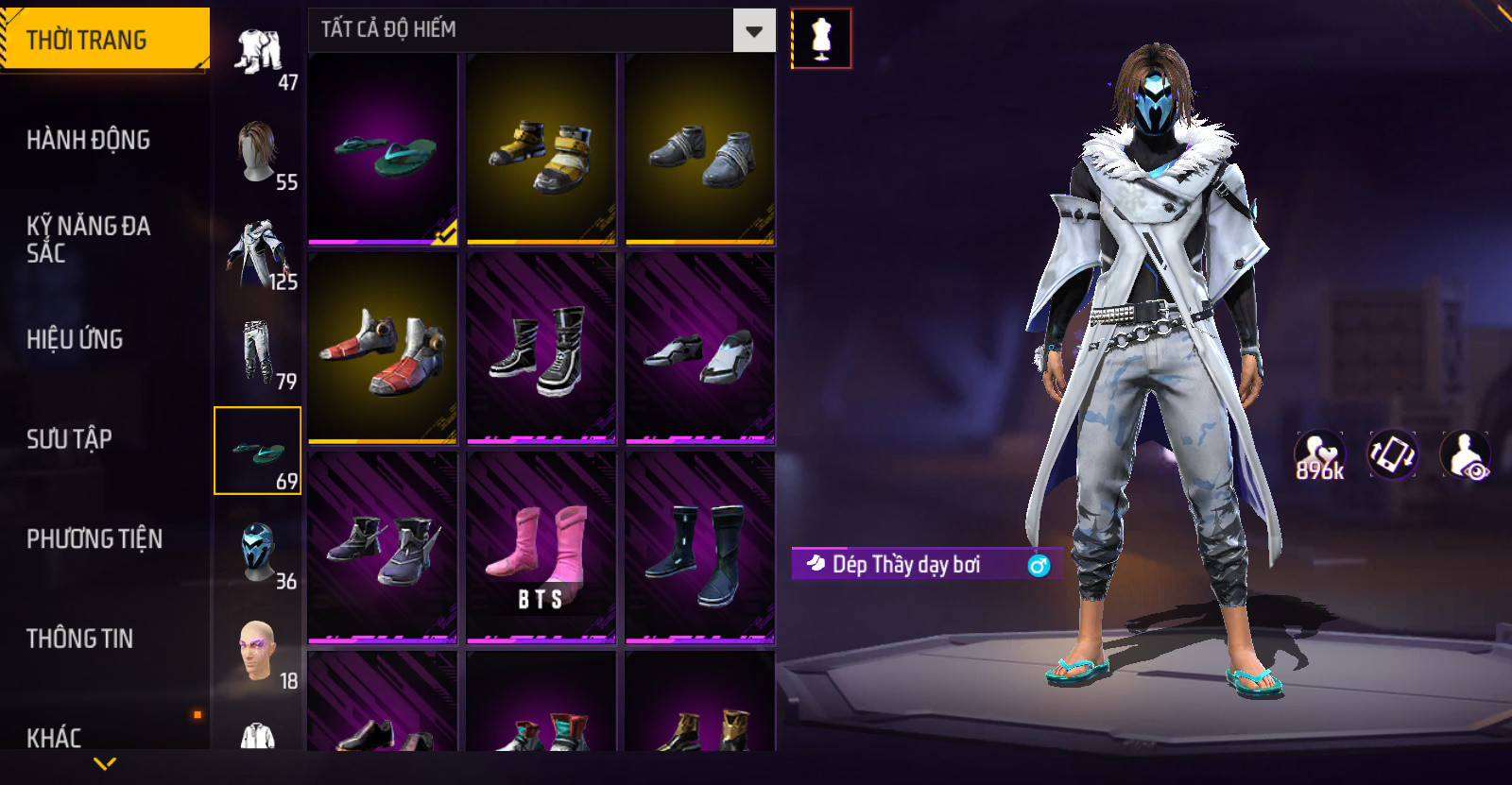The height and width of the screenshot is (785, 1512).
Task: Select the red and white sneakers
Action: tap(383, 349)
